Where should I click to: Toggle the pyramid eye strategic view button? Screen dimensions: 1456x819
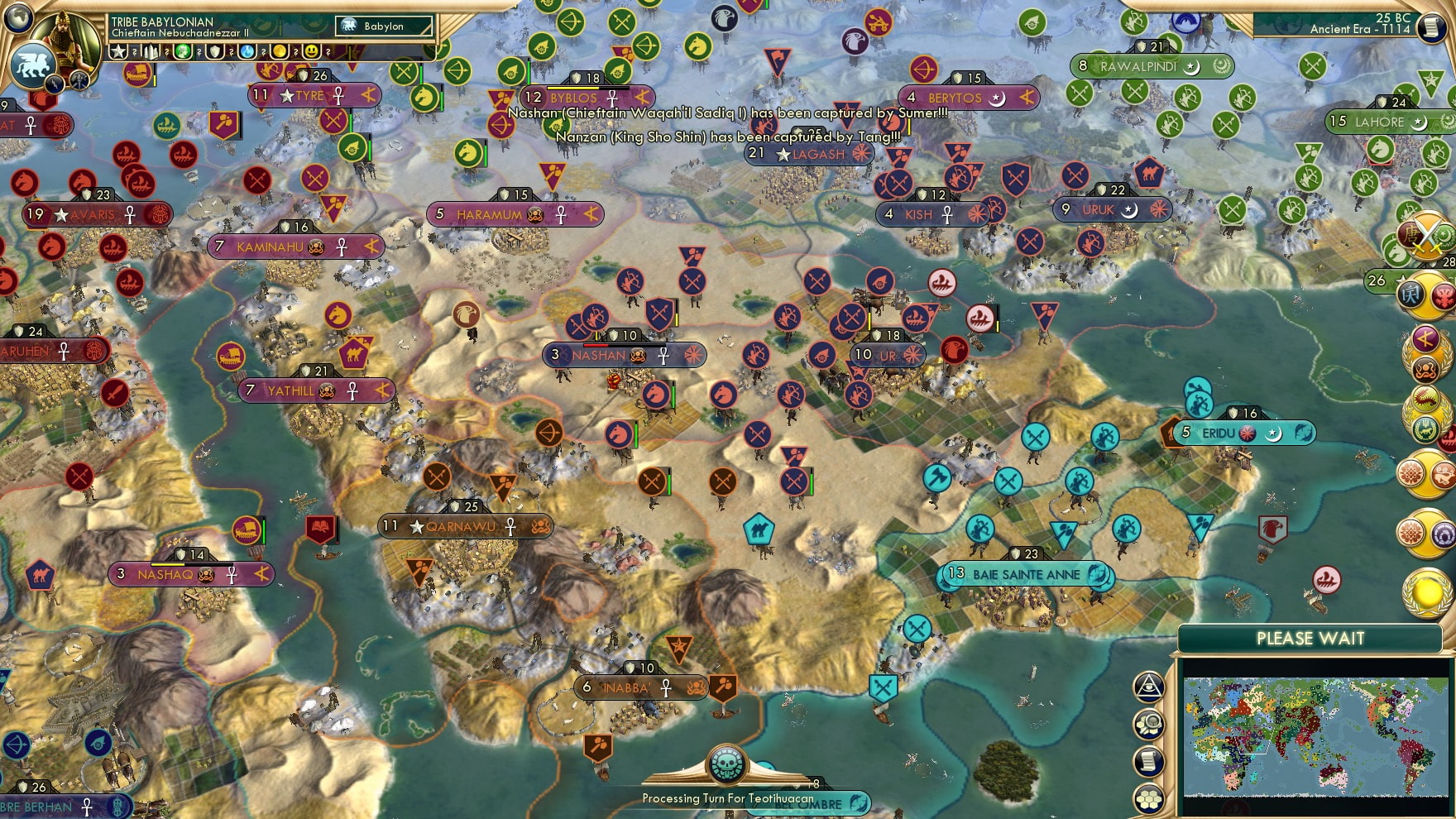pyautogui.click(x=1148, y=686)
